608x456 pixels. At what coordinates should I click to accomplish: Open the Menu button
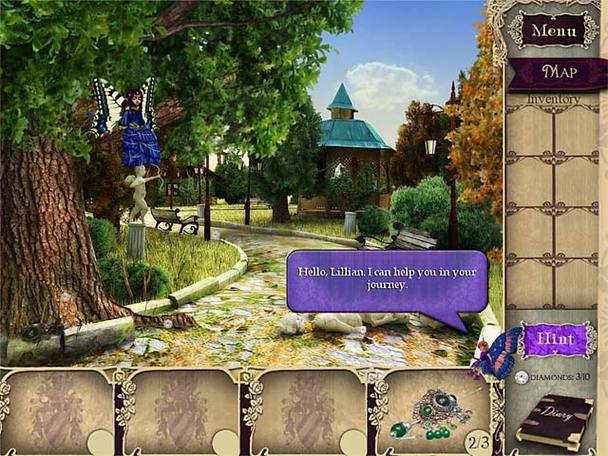[x=553, y=29]
